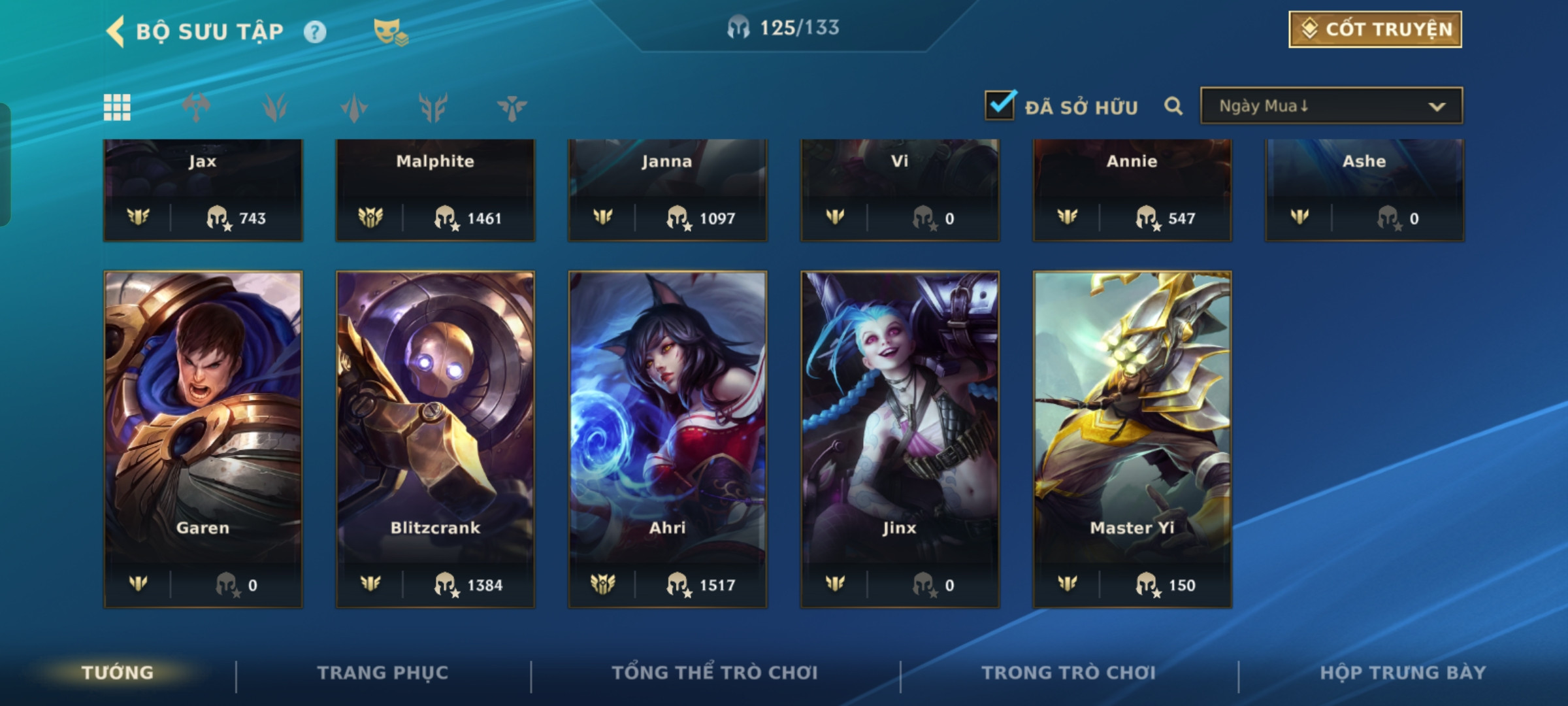Open the question mark help icon
Screen dimensions: 1568x706
(x=315, y=31)
